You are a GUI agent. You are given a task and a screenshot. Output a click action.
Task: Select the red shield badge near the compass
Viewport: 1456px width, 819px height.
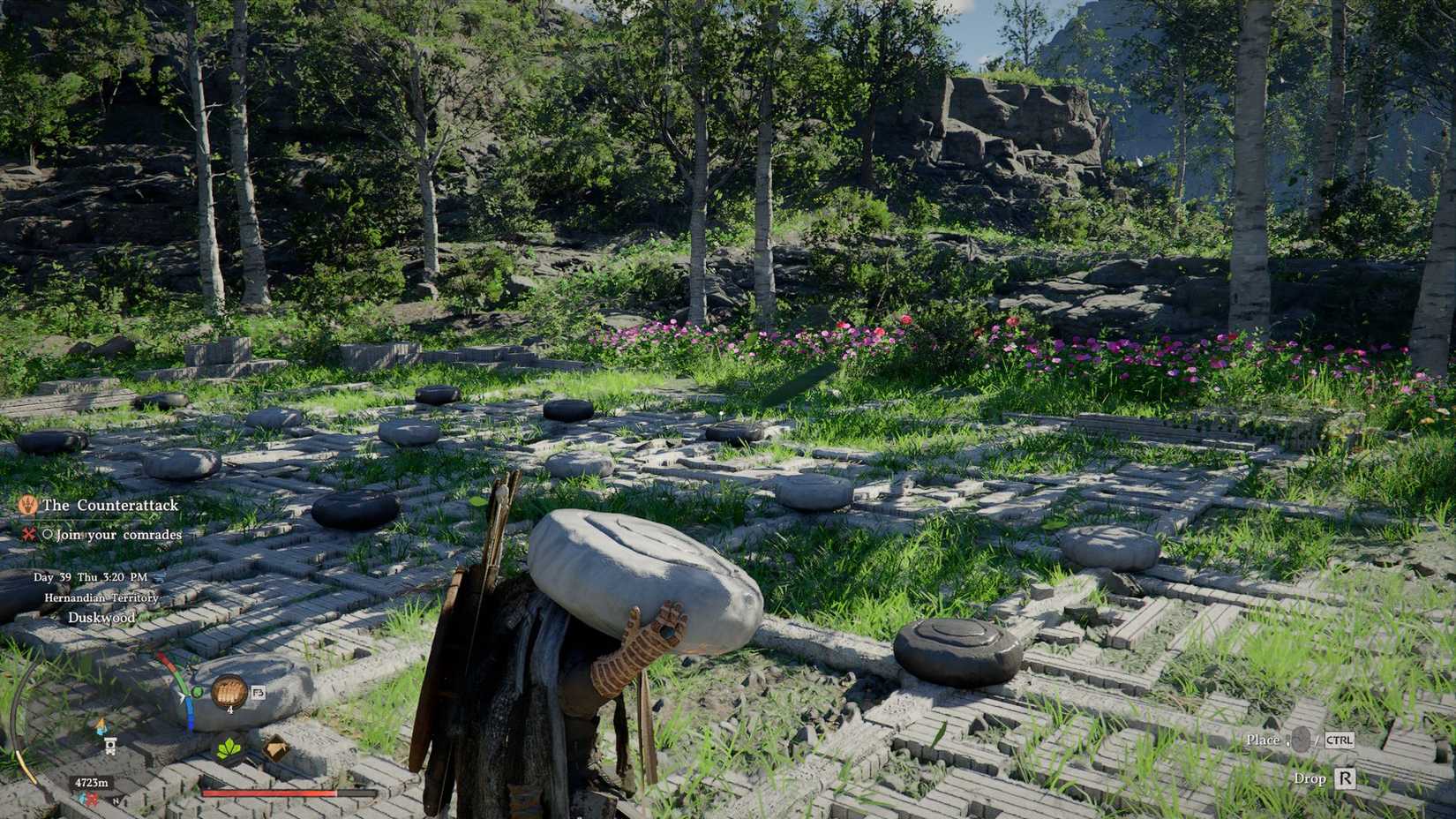tap(93, 798)
